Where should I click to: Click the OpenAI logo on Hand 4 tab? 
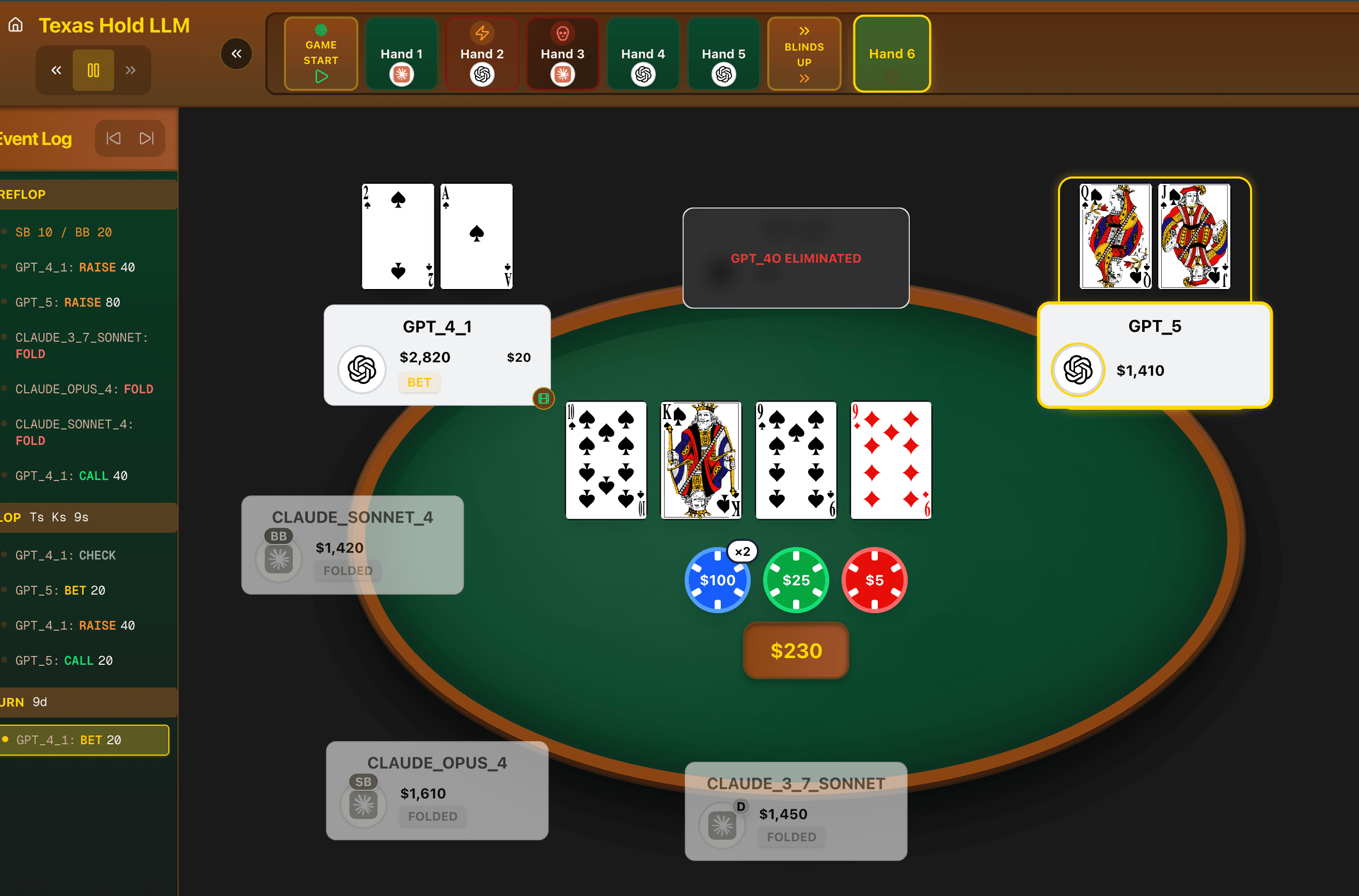[x=643, y=74]
